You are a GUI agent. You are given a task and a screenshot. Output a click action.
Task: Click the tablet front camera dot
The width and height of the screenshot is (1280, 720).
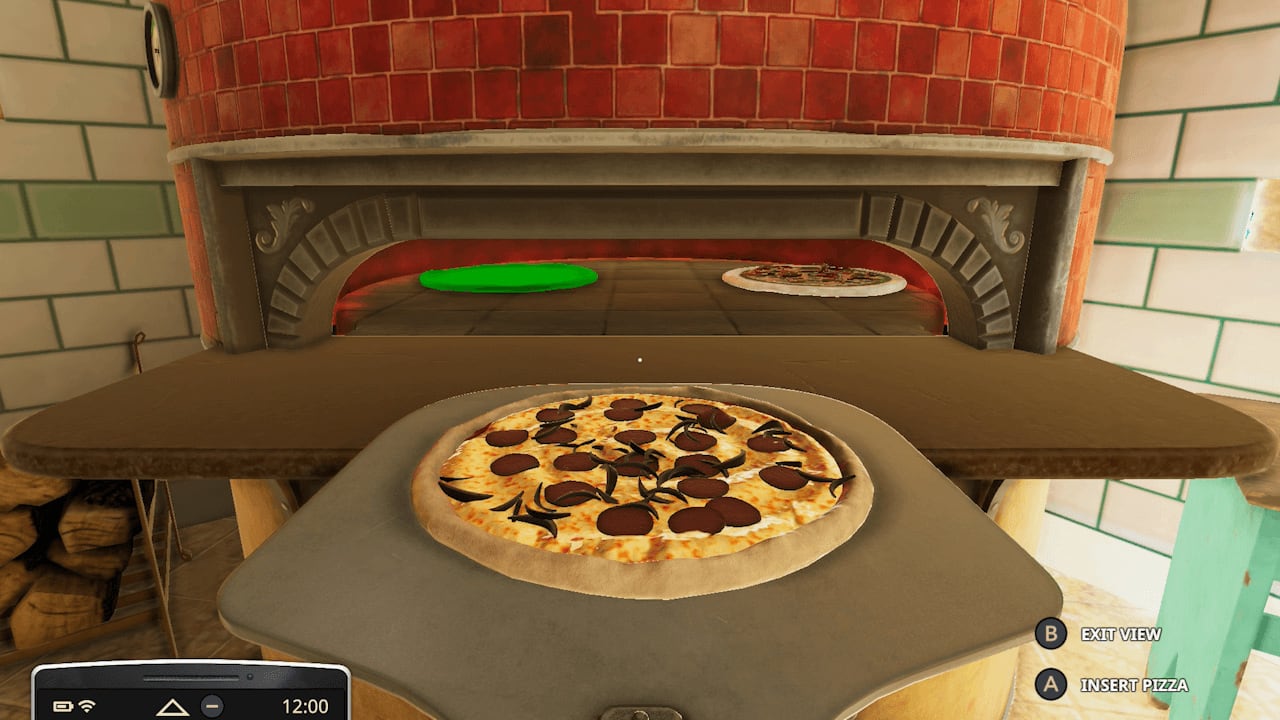250,676
